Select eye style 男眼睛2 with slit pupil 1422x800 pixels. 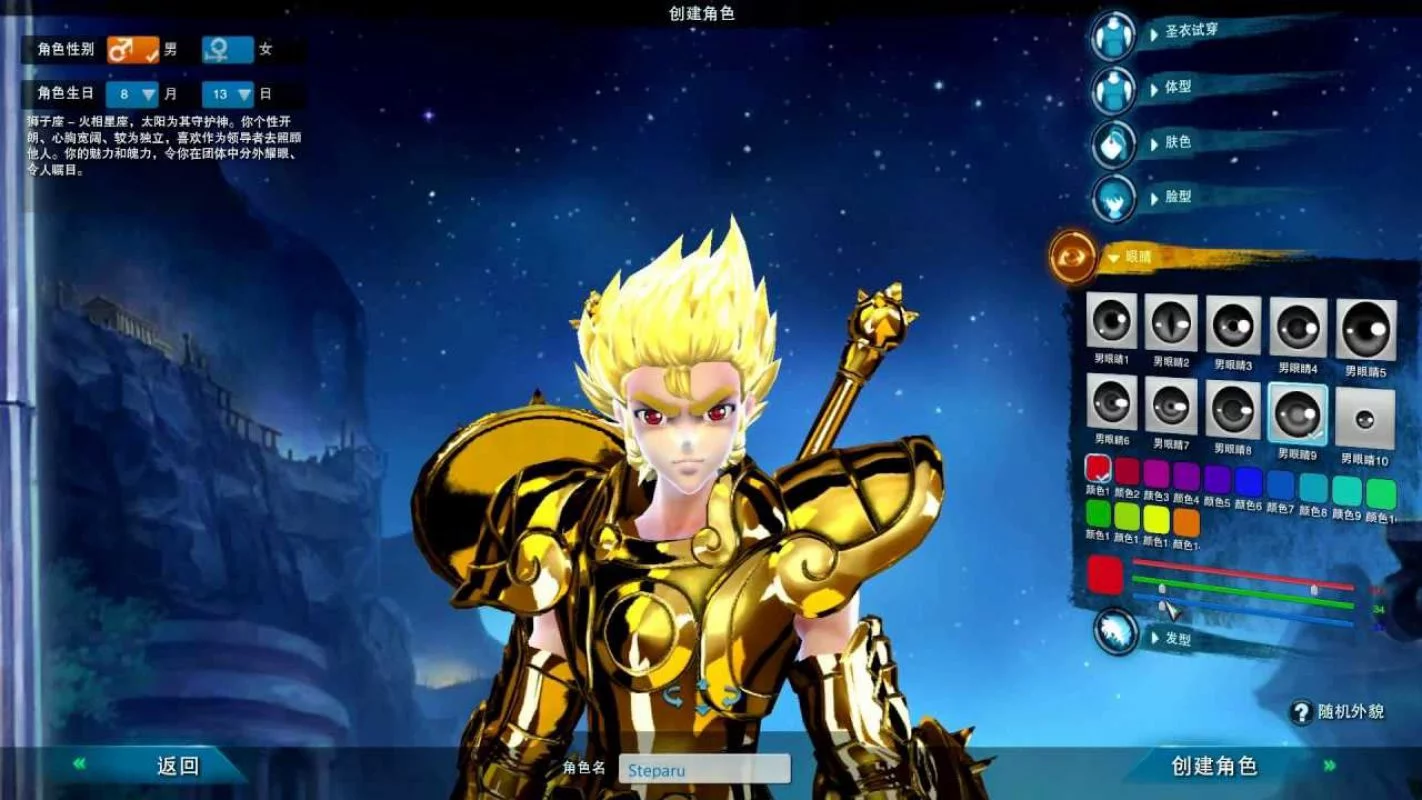(x=1171, y=324)
